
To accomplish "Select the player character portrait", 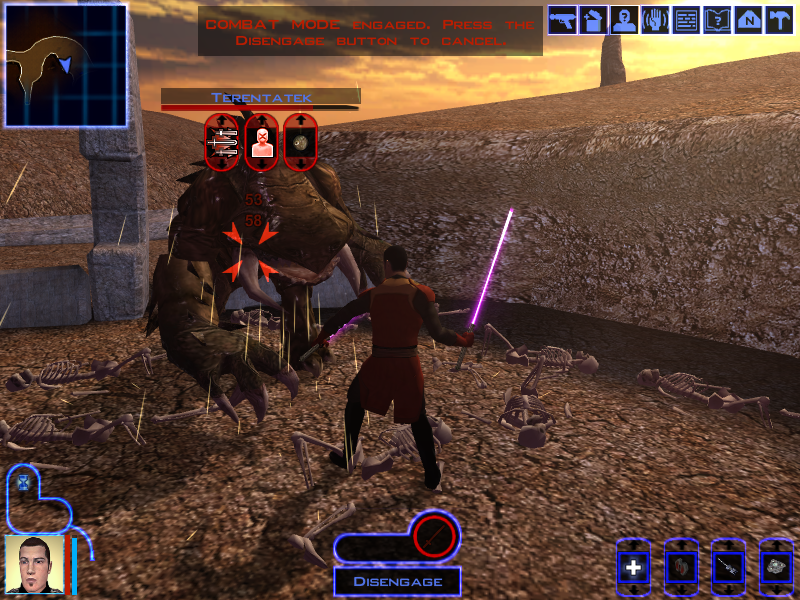I will coord(33,564).
